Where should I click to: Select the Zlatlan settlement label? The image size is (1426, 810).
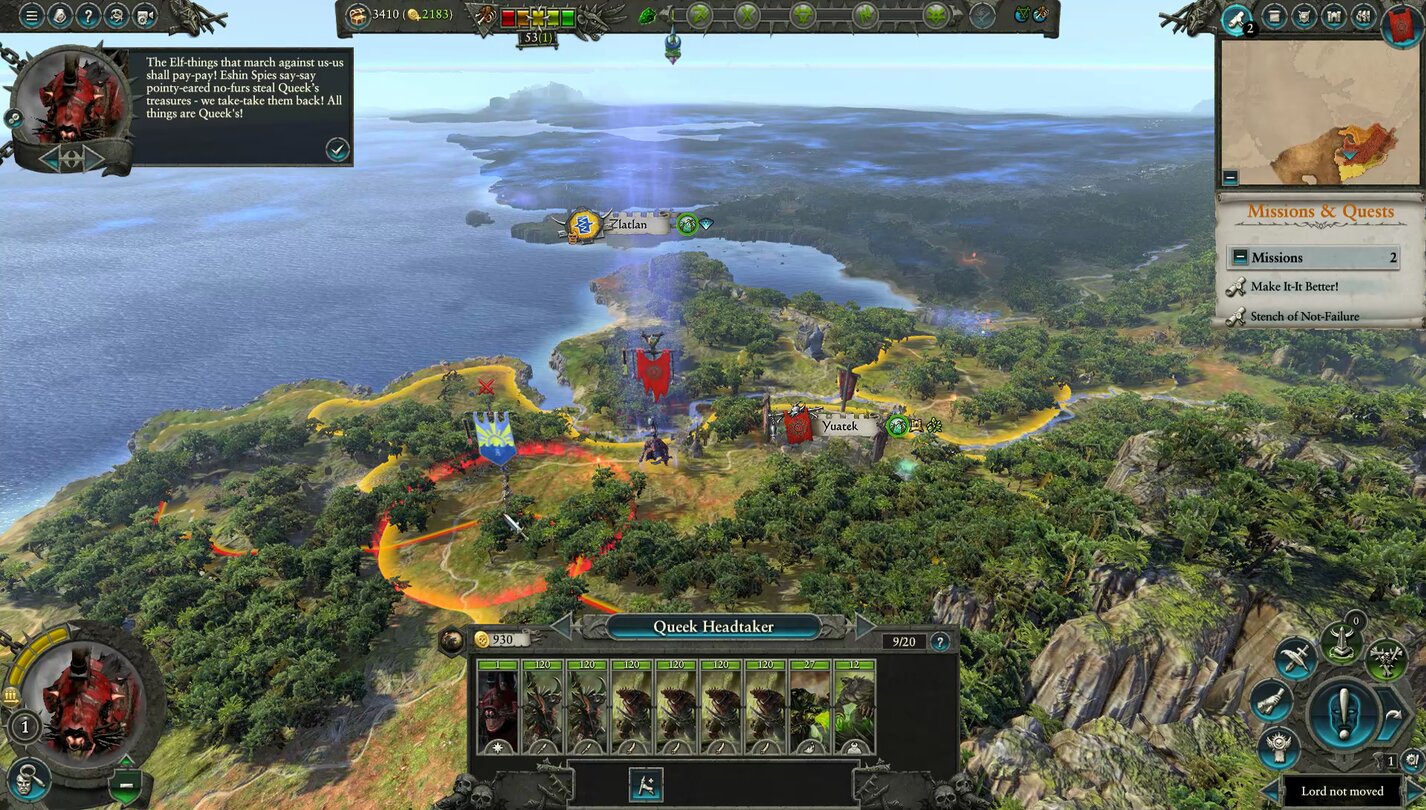click(x=629, y=225)
